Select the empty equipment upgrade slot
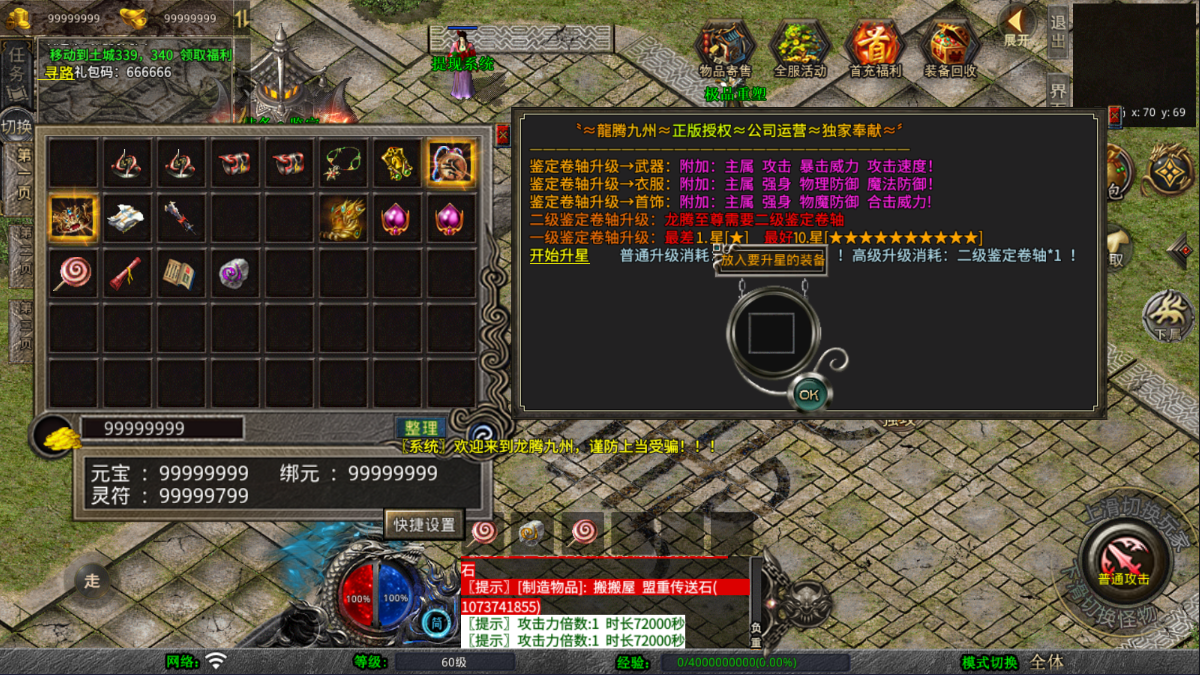The width and height of the screenshot is (1200, 675). click(771, 332)
